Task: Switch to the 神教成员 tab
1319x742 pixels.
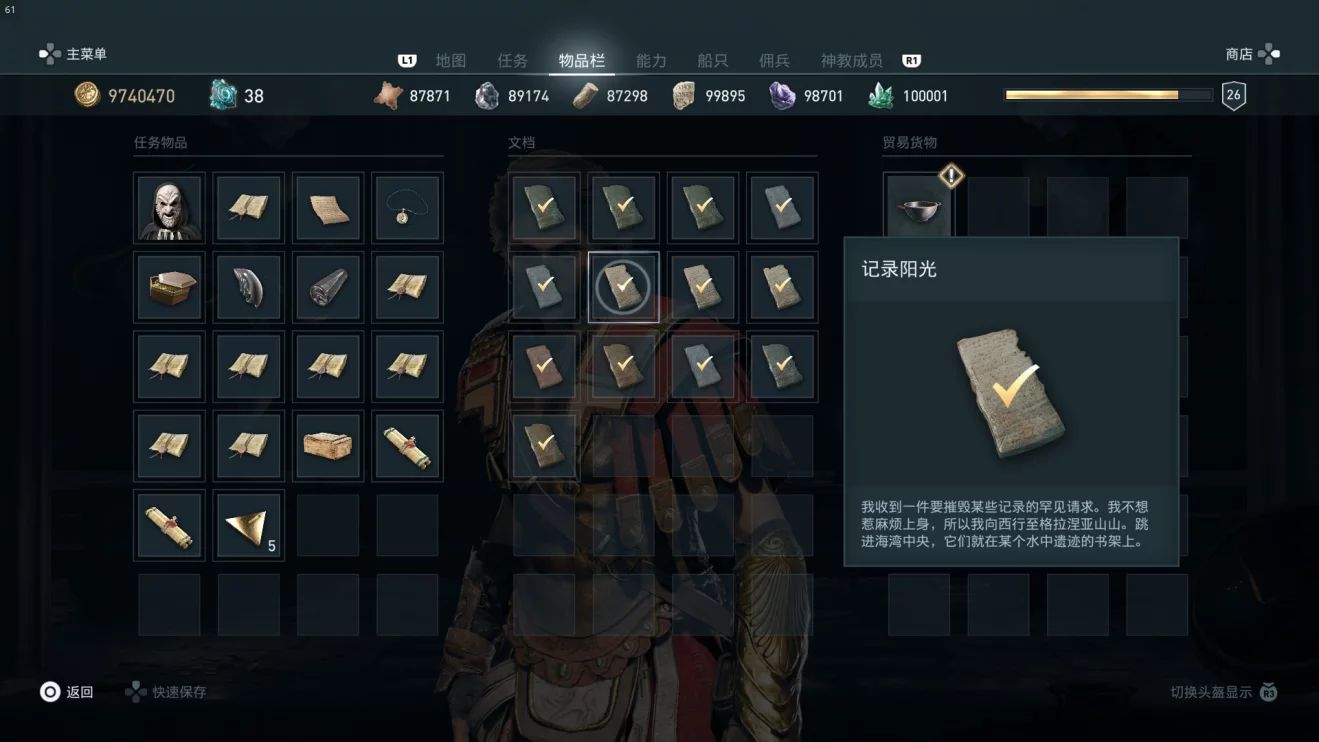Action: [x=851, y=61]
